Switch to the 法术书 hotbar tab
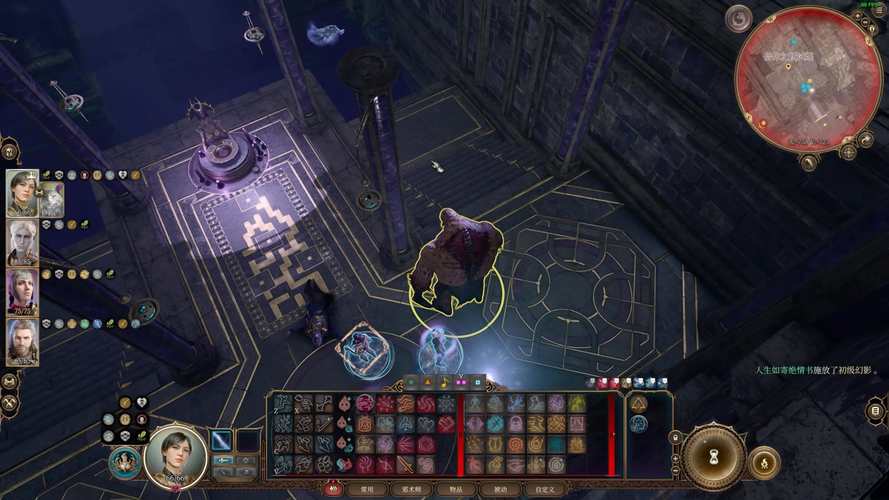Screen dimensions: 889x500 click(x=411, y=489)
